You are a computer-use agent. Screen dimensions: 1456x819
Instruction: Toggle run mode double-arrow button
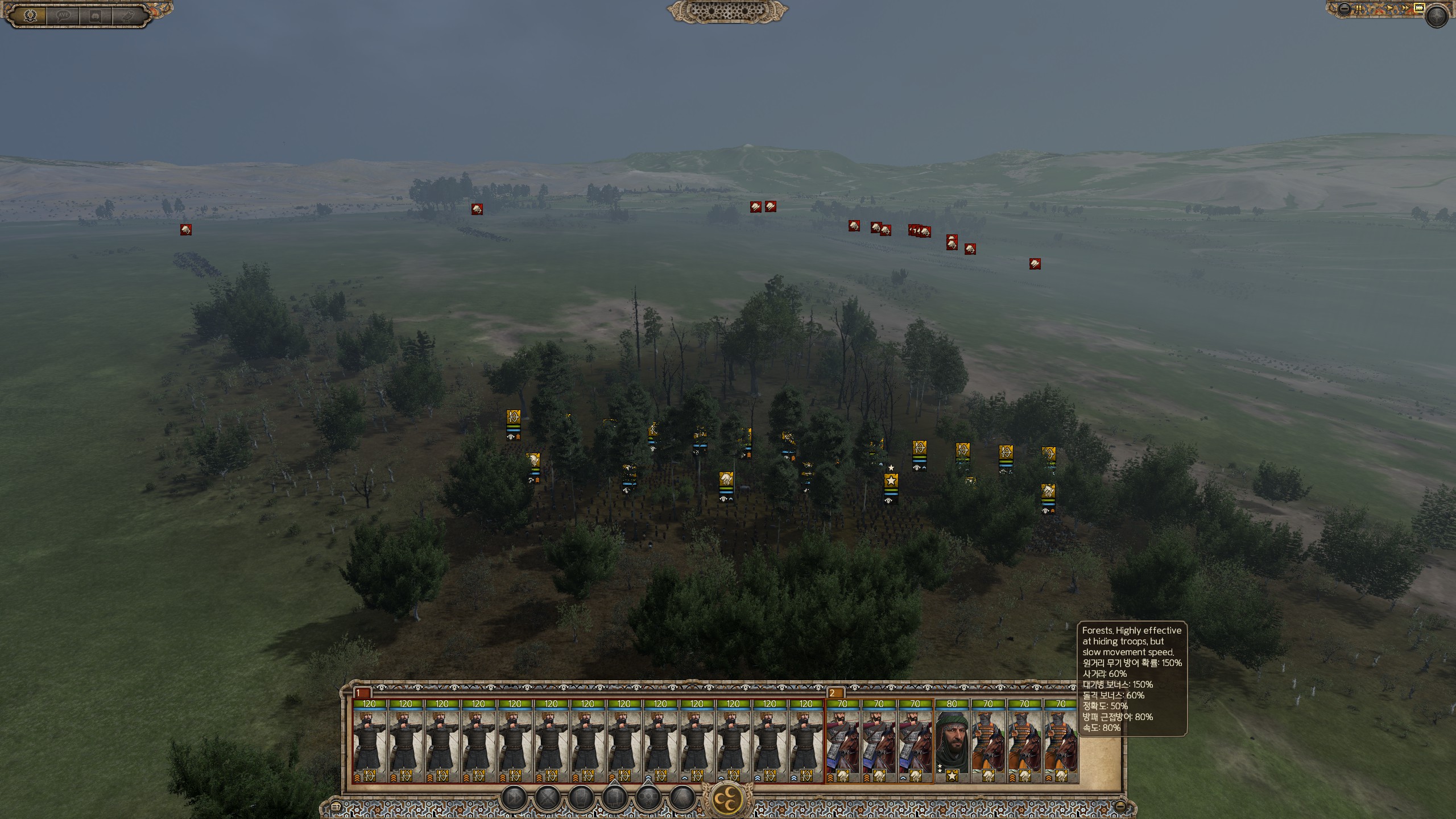click(x=513, y=798)
